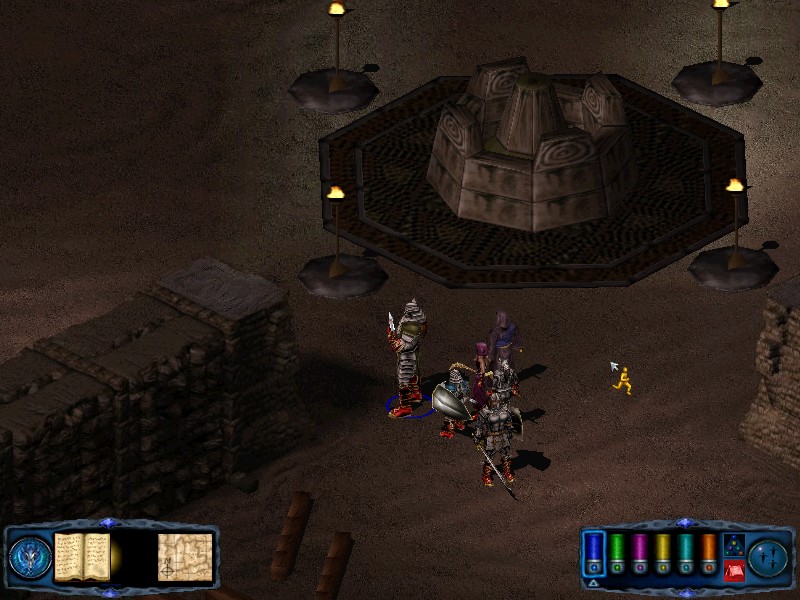Image resolution: width=800 pixels, height=600 pixels.
Task: Open the round party figures button
Action: click(768, 557)
